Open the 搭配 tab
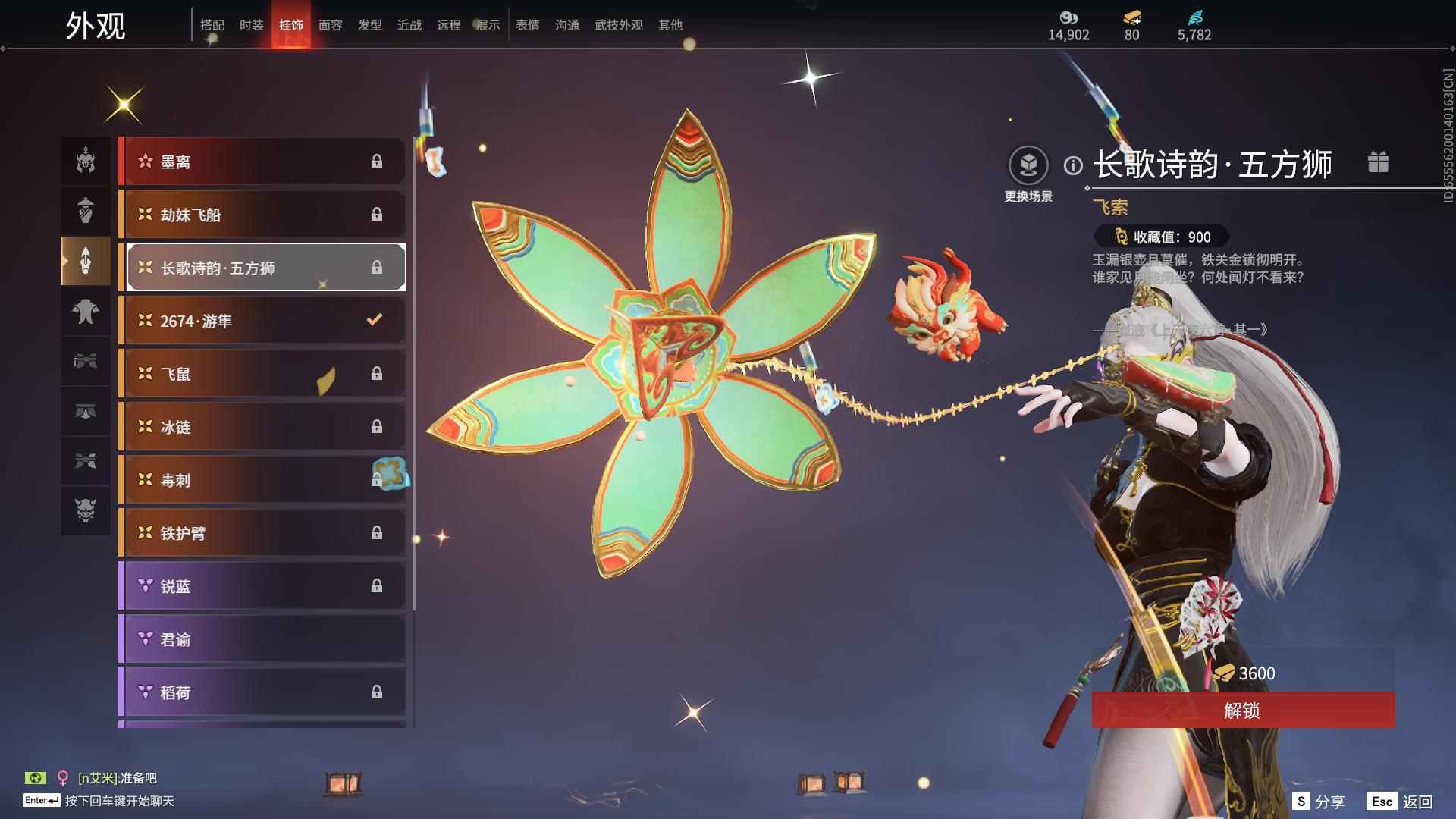 212,25
